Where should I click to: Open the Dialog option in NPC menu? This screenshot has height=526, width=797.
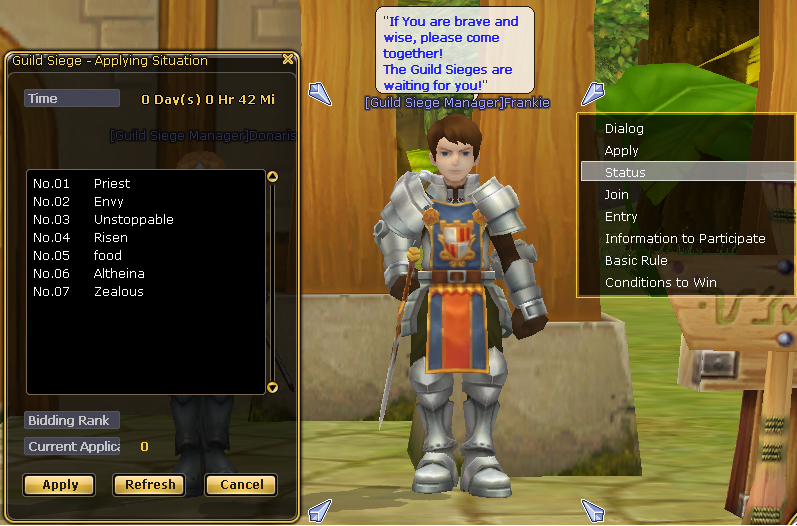pyautogui.click(x=624, y=129)
